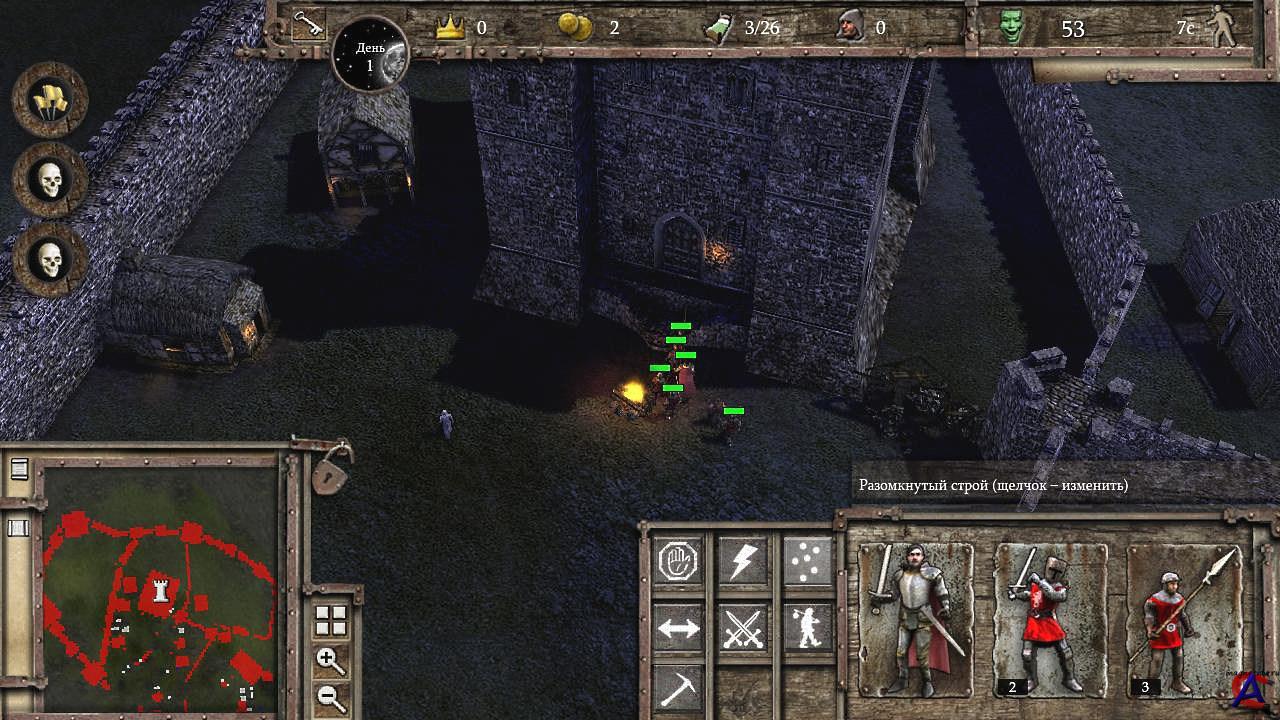This screenshot has width=1280, height=720.
Task: Select the red swordsman unit card
Action: (x=1049, y=620)
